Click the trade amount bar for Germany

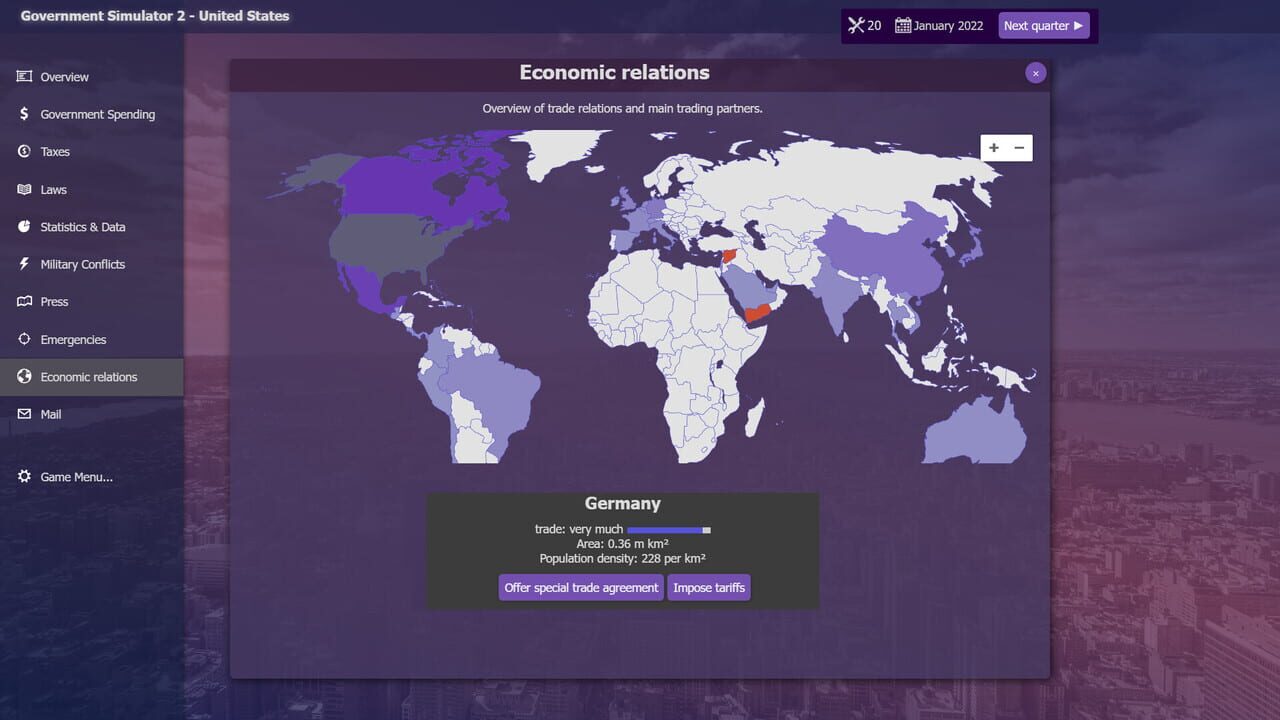(x=670, y=529)
